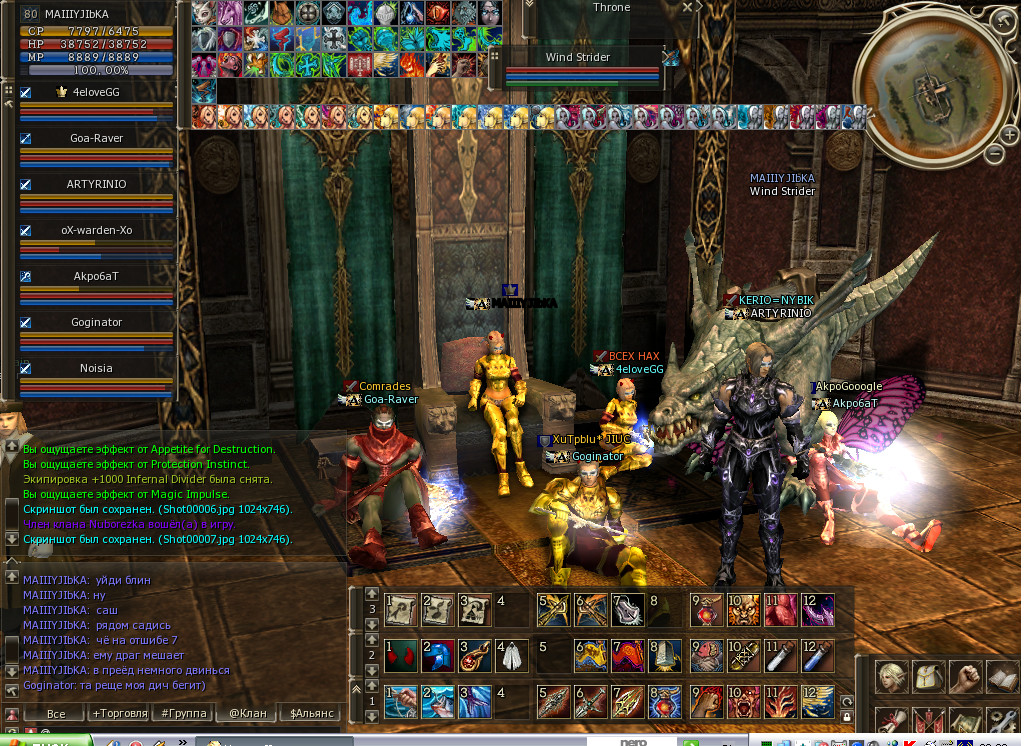Activate the blue helmet hotbar slot

click(436, 655)
